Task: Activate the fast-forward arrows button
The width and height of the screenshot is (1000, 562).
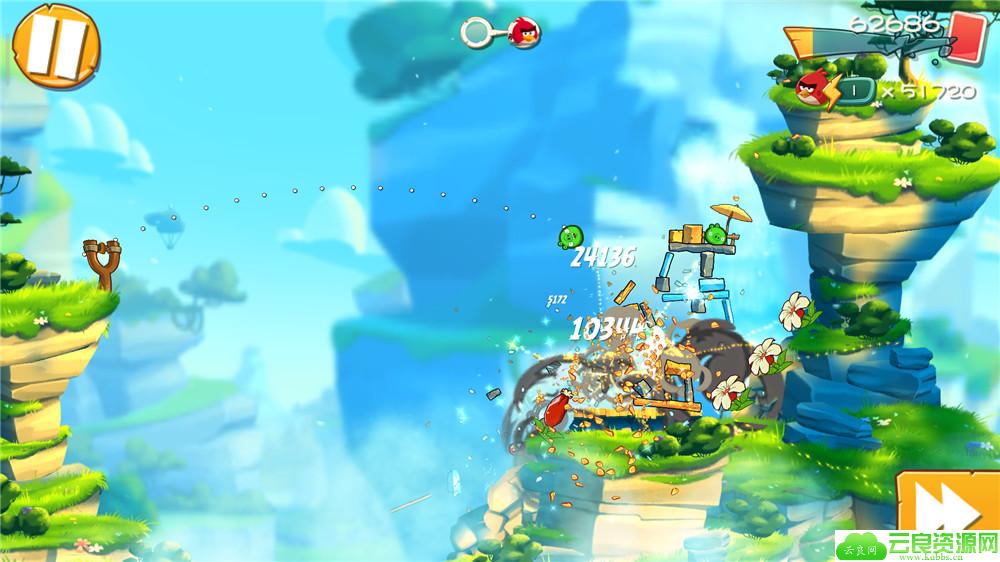Action: [x=945, y=510]
